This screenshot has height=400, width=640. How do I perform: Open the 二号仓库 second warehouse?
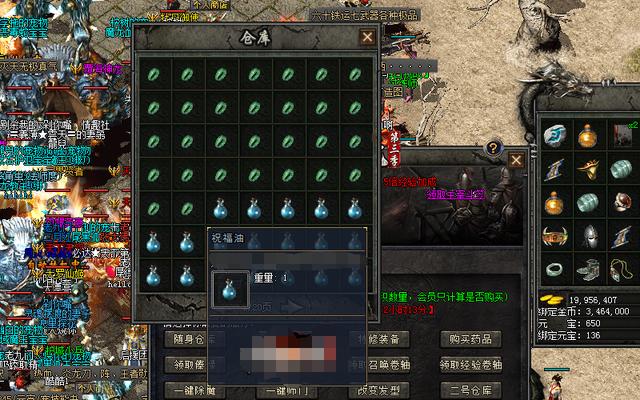coord(470,390)
